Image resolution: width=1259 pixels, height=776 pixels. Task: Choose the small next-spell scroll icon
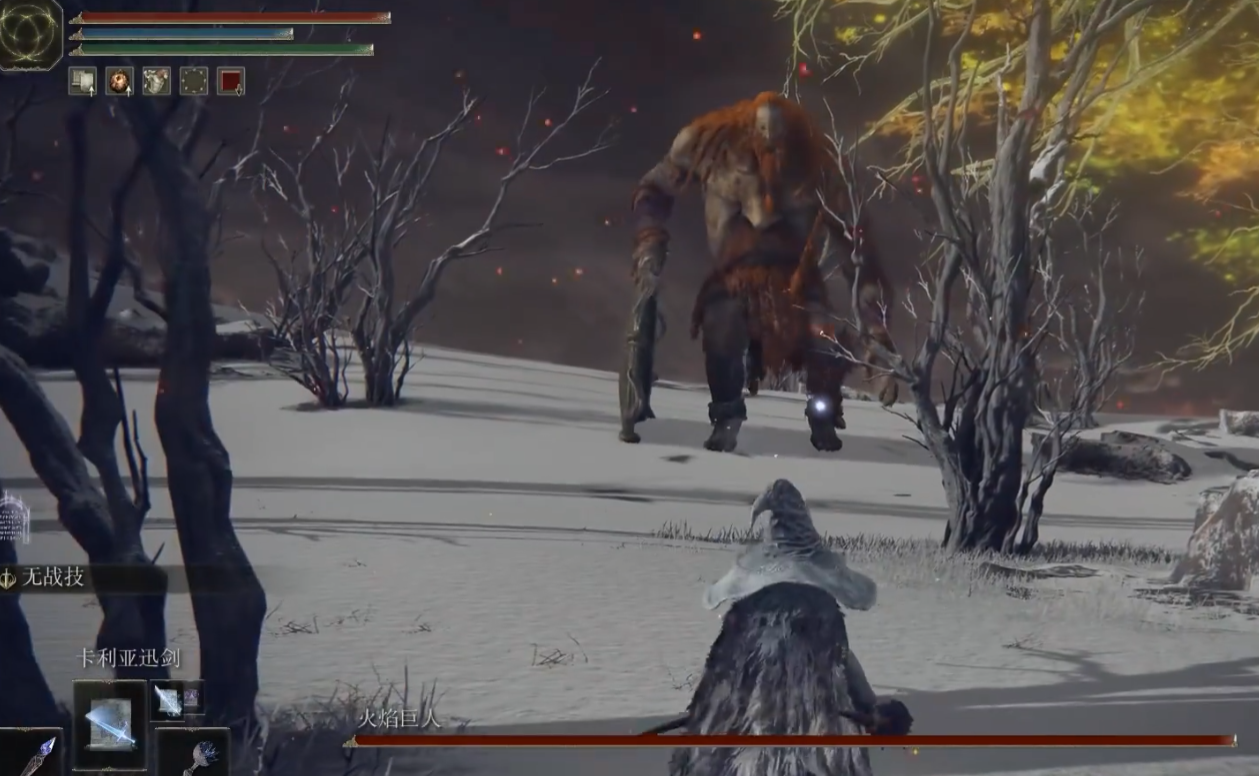click(x=167, y=700)
